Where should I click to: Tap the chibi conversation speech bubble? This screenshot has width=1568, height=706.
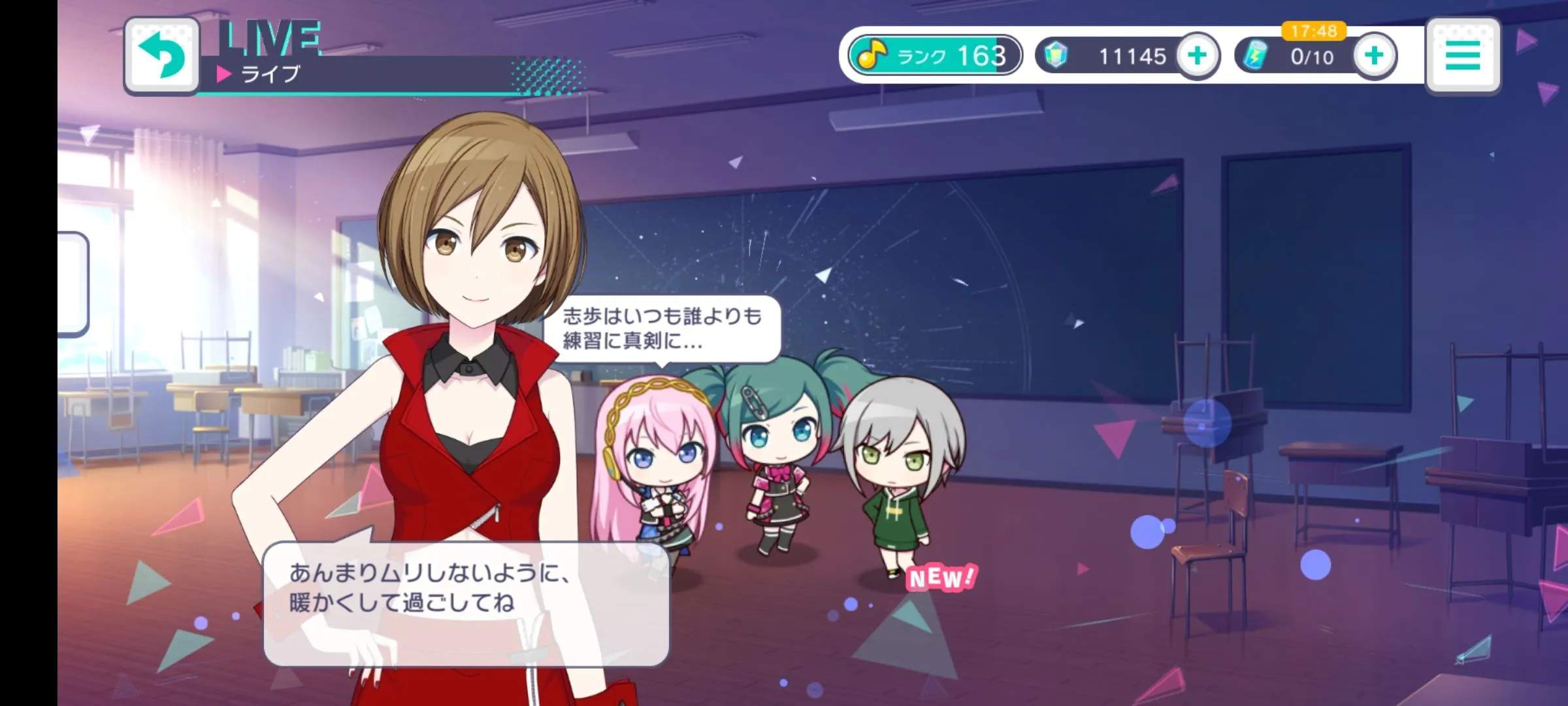pos(662,329)
